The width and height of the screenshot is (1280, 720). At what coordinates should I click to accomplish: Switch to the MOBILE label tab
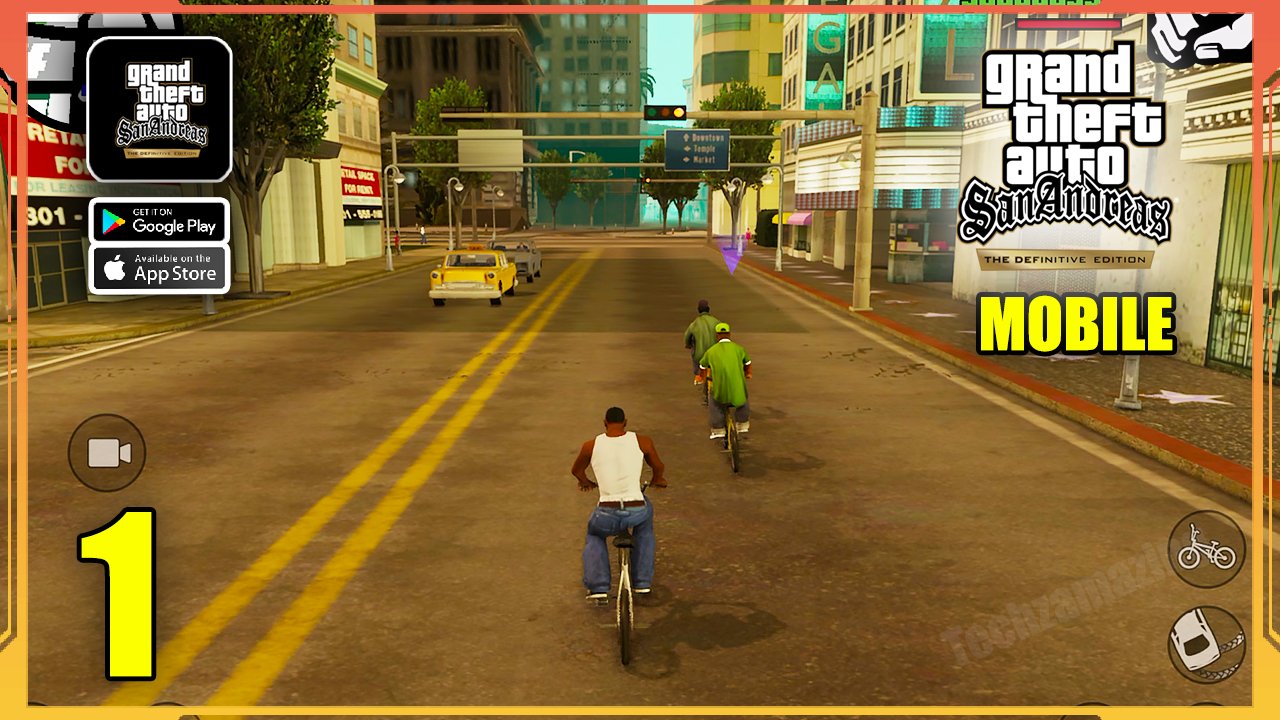click(x=1077, y=323)
